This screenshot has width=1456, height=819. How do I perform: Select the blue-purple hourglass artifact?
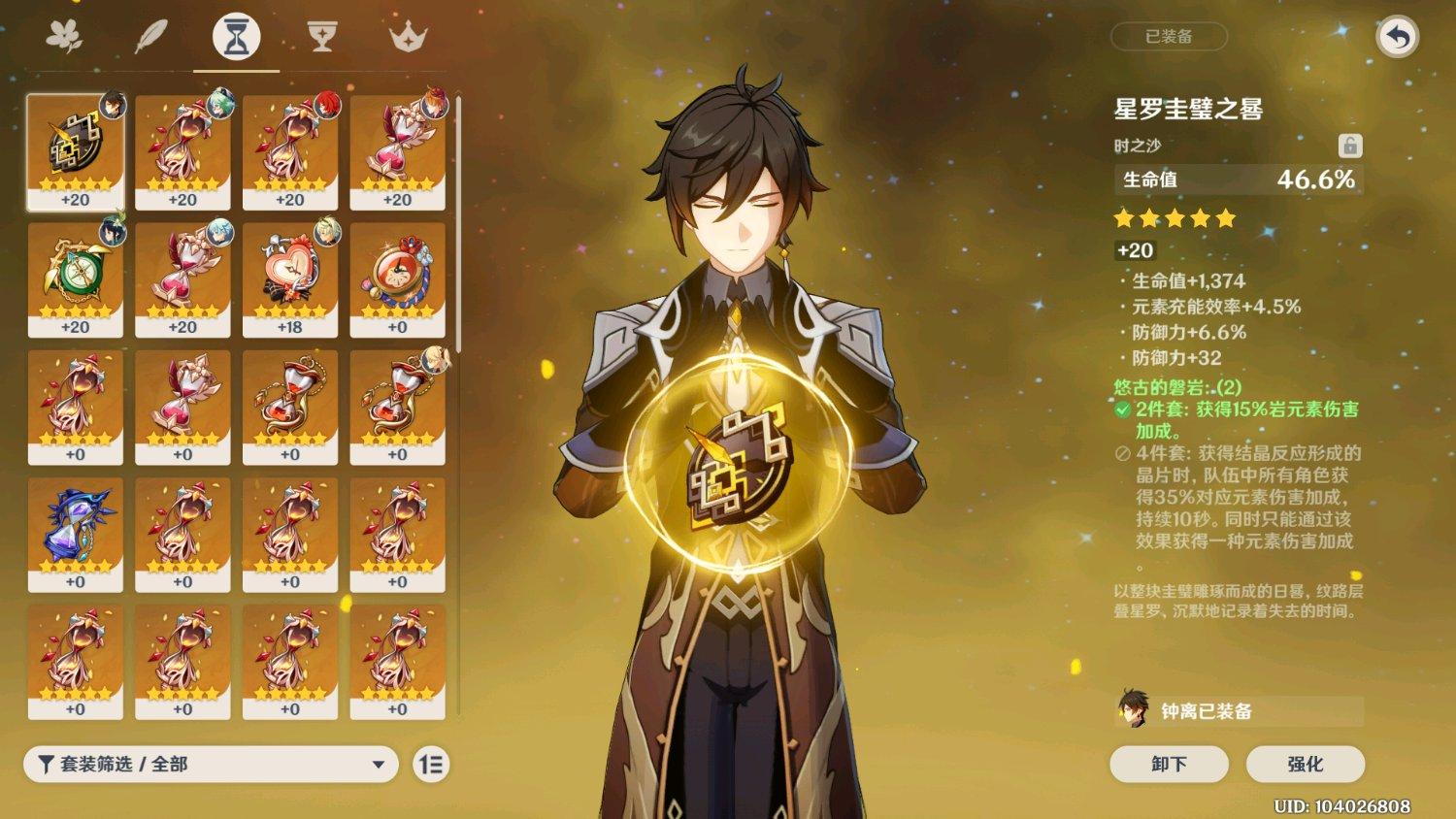click(x=76, y=534)
